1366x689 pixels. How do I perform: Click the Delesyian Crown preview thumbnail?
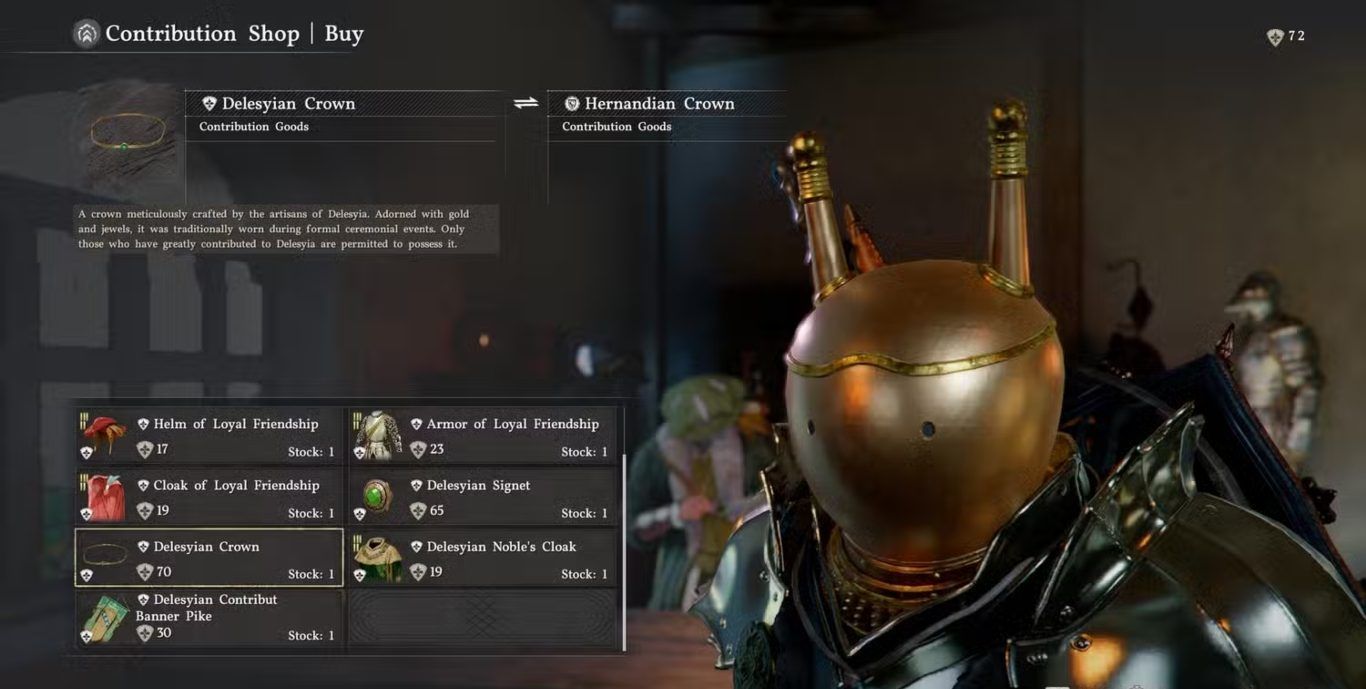tap(128, 134)
